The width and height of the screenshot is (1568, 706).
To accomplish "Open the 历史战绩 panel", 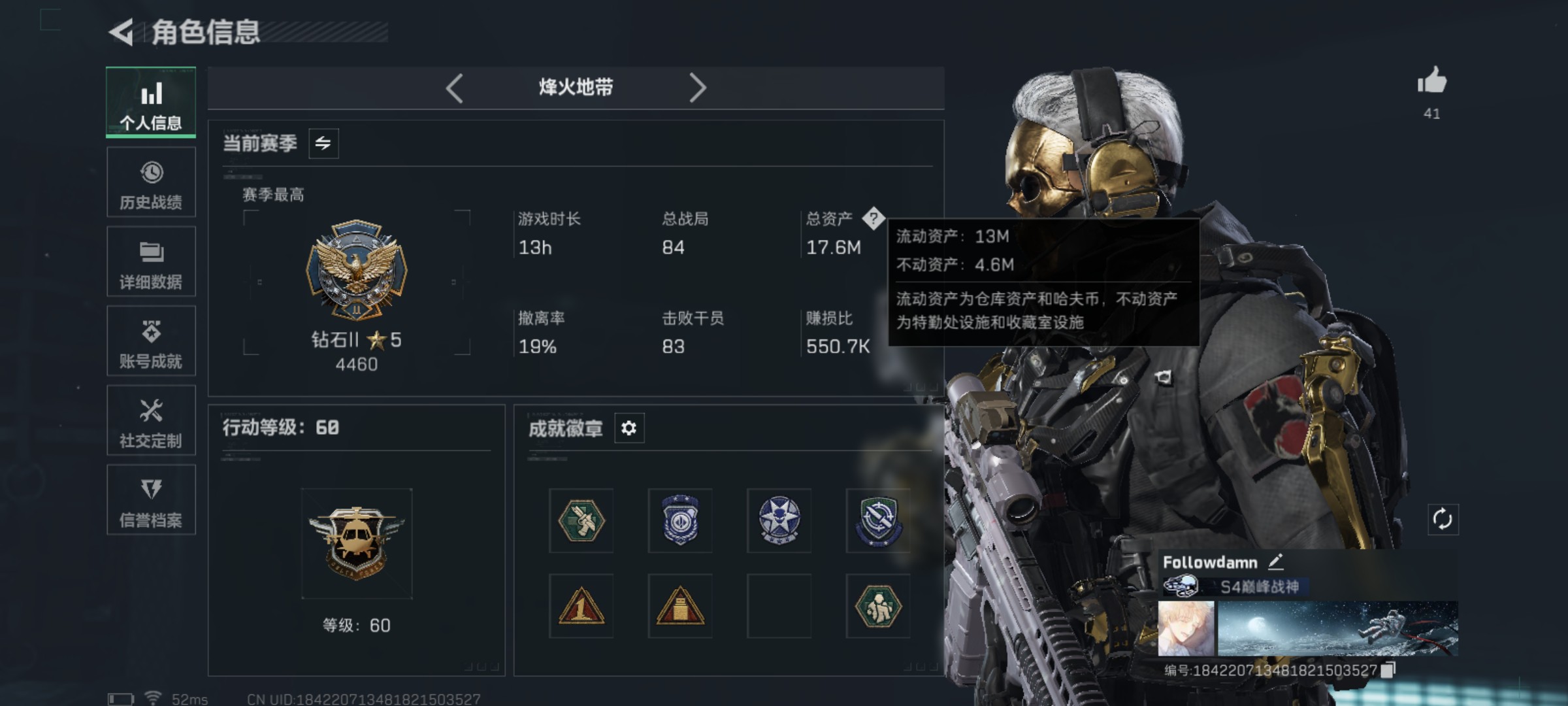I will pos(152,183).
